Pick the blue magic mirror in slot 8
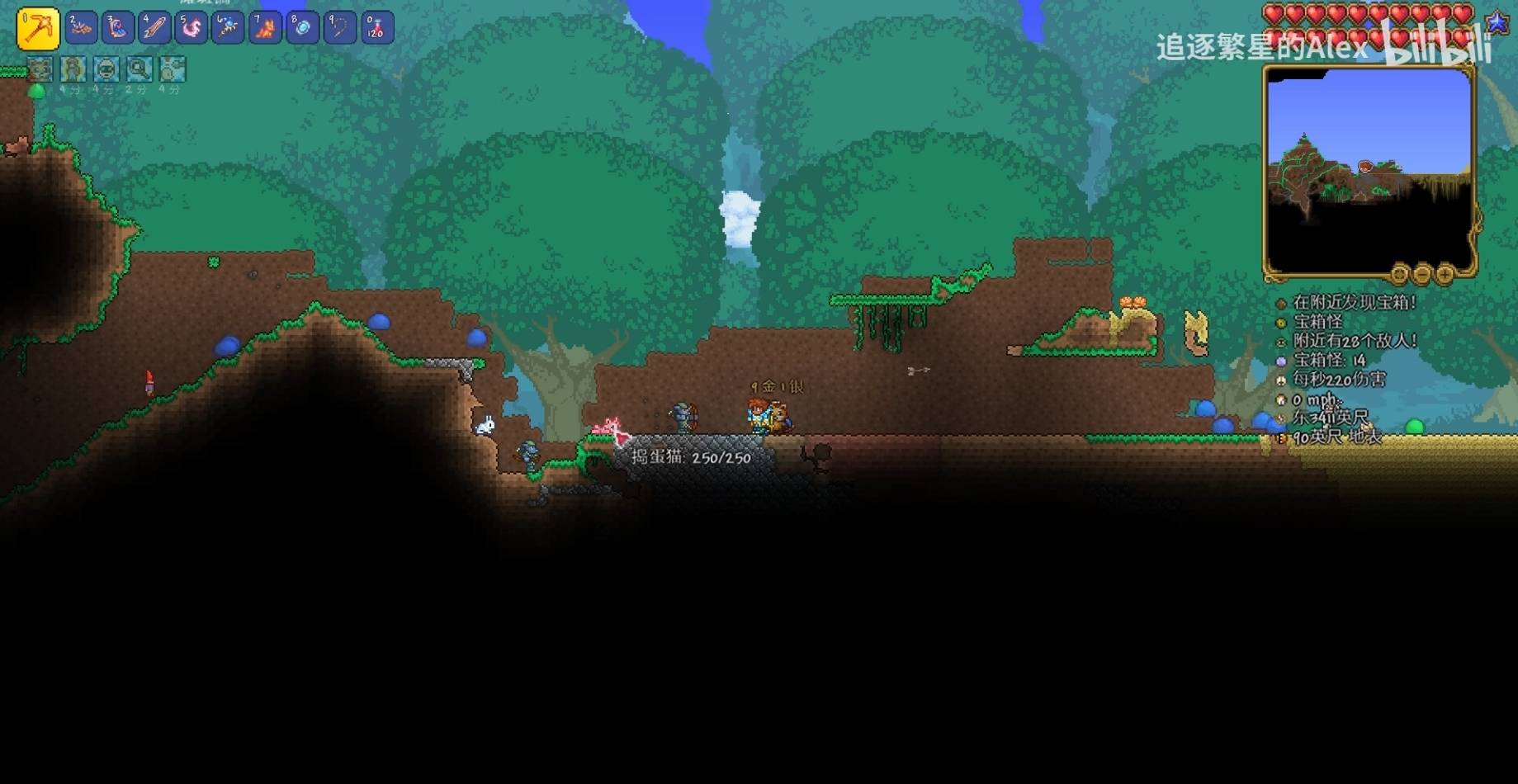Screen dimensions: 1518x784 [x=302, y=28]
